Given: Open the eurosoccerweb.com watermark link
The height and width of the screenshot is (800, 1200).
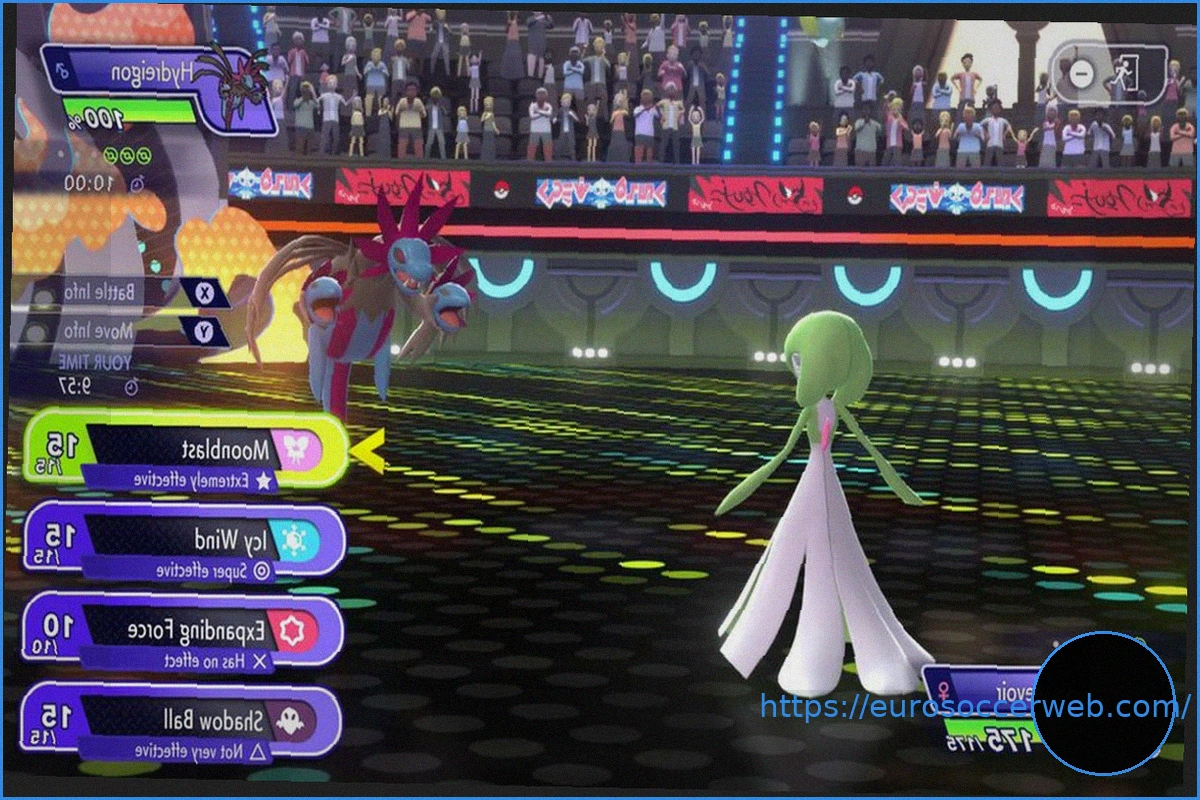Looking at the screenshot, I should 968,708.
